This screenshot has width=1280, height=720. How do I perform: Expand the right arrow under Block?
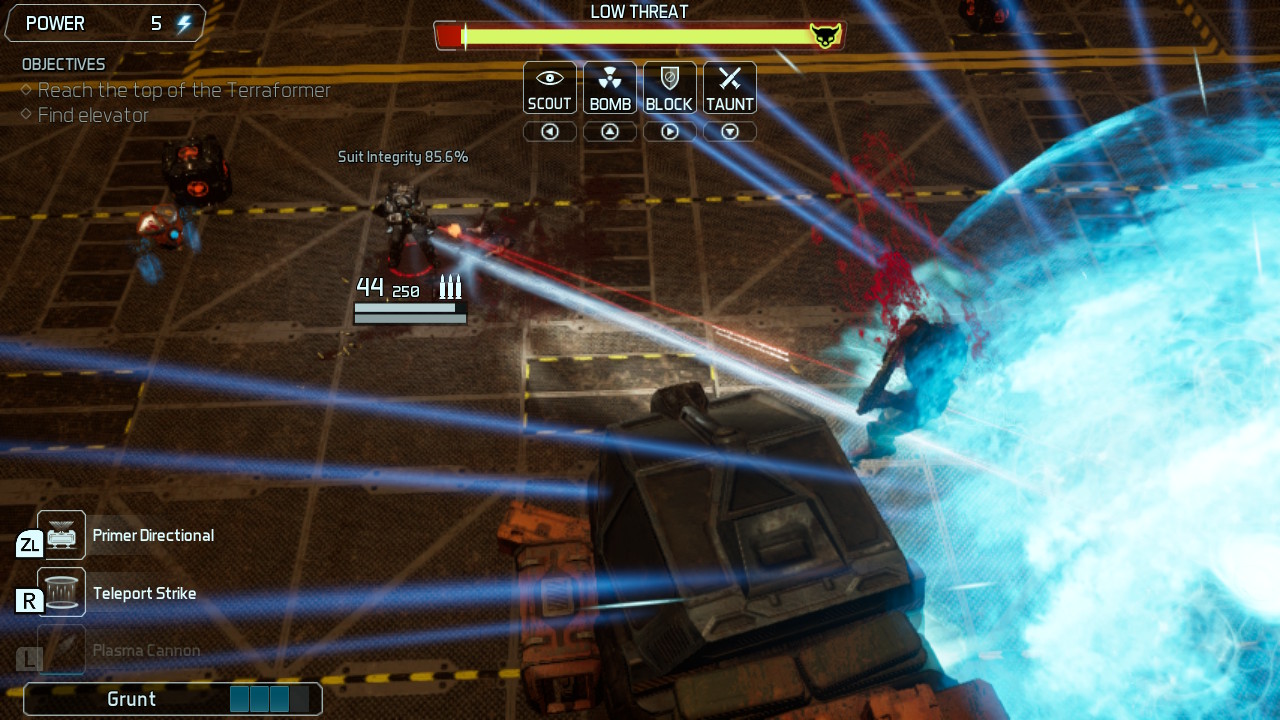[669, 130]
